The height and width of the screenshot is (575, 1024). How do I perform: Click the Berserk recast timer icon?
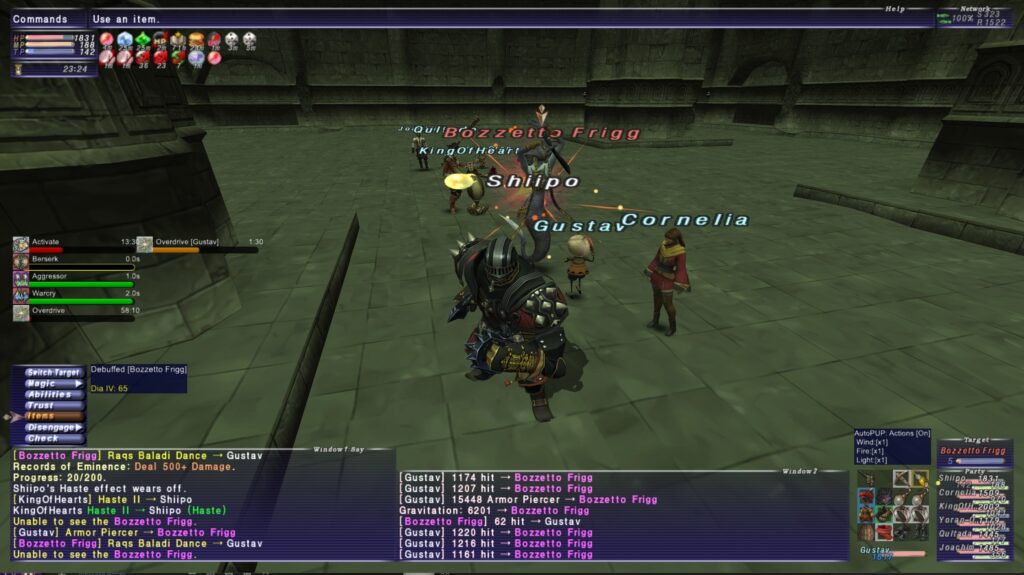point(20,260)
